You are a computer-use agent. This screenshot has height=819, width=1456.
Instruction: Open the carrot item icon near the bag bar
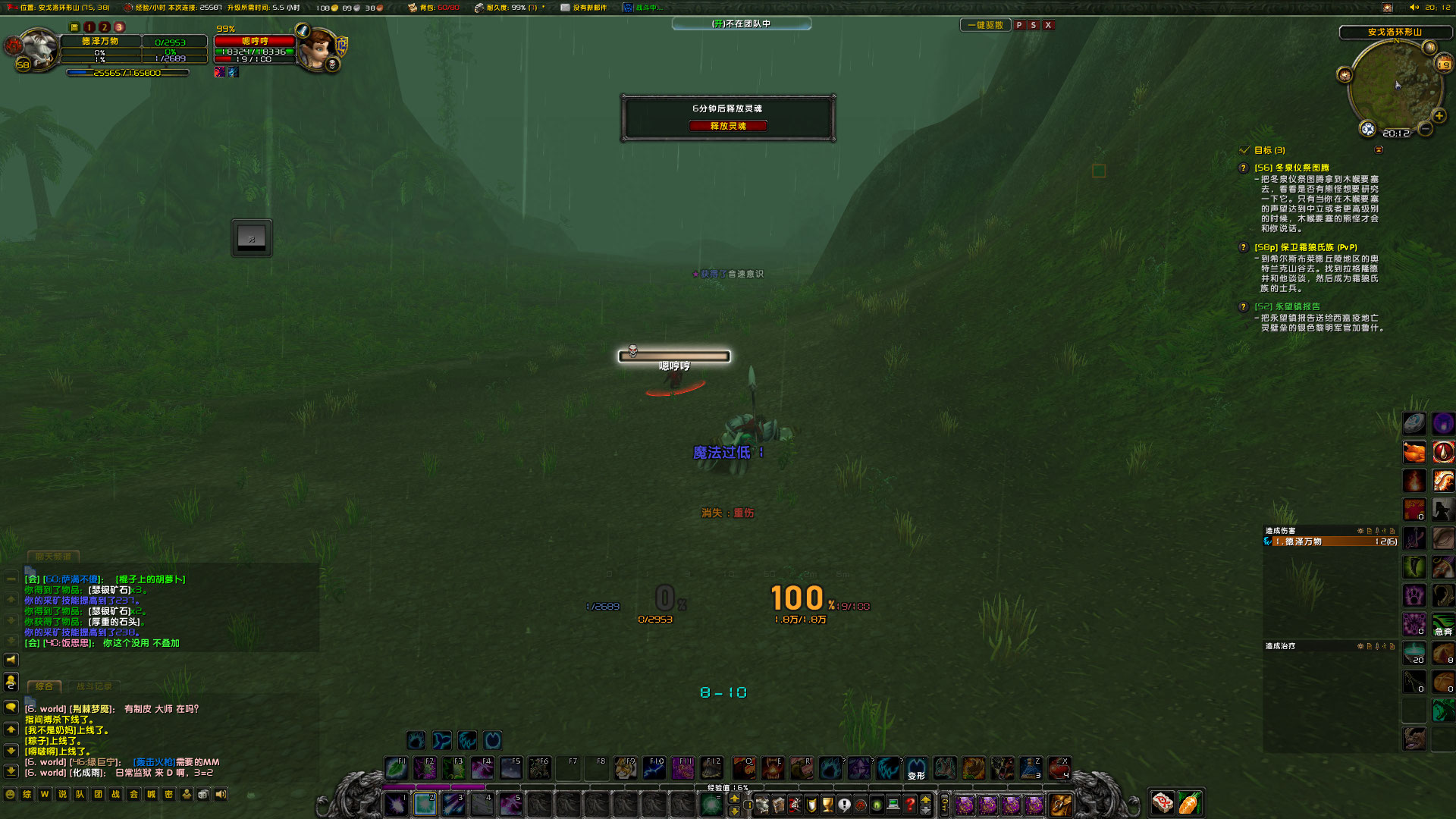point(1188,802)
